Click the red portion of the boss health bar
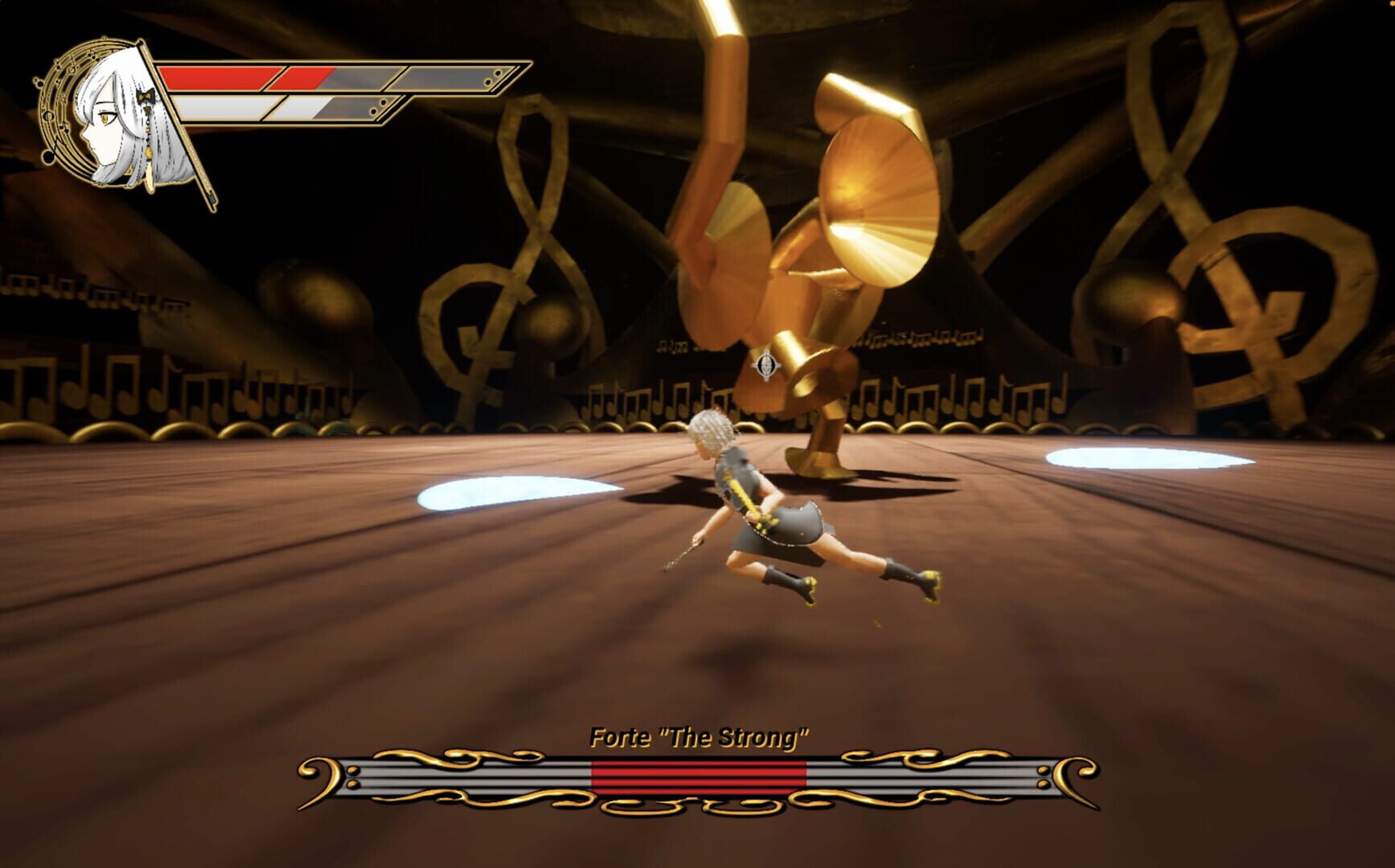The image size is (1395, 868). (x=698, y=776)
